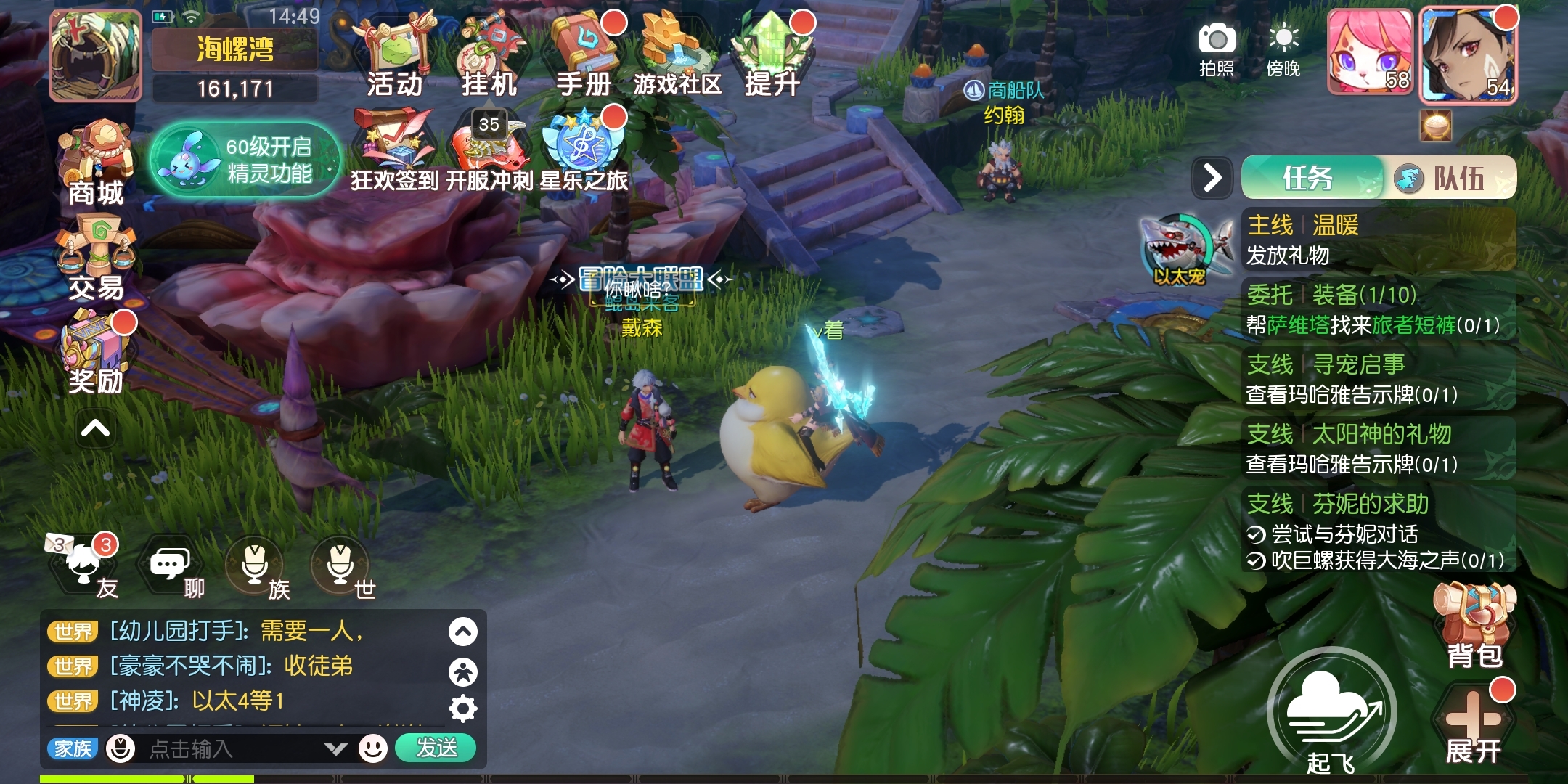Open the 商城 shop

[x=96, y=163]
